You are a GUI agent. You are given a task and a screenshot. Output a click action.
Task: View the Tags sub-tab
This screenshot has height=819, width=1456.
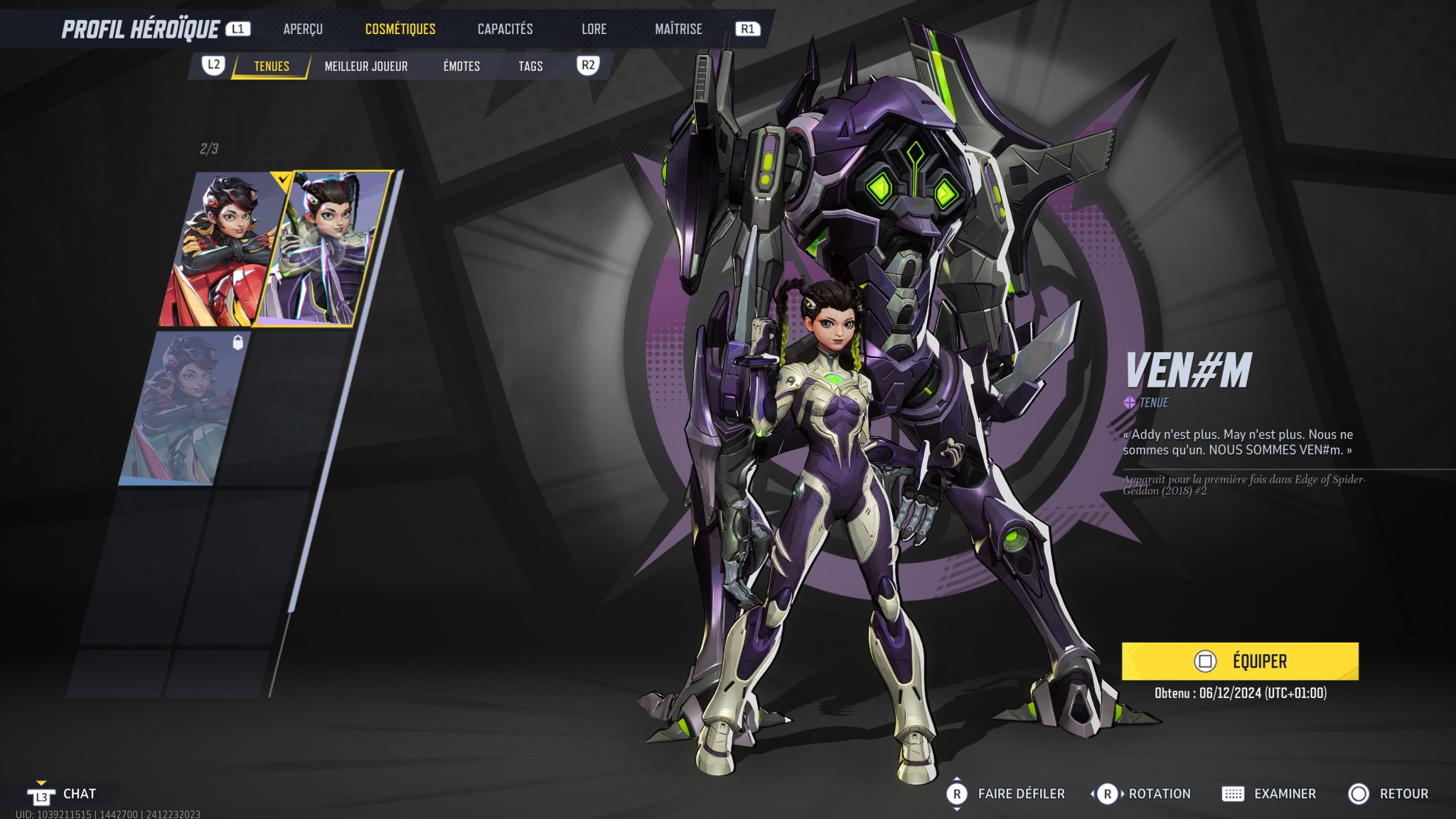tap(530, 66)
